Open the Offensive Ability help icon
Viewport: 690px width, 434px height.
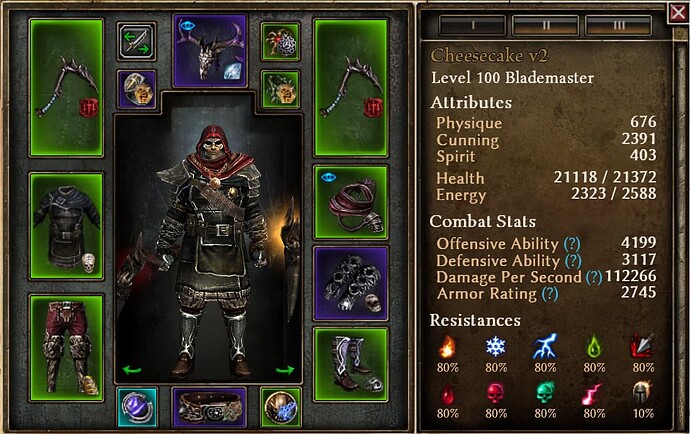[571, 245]
